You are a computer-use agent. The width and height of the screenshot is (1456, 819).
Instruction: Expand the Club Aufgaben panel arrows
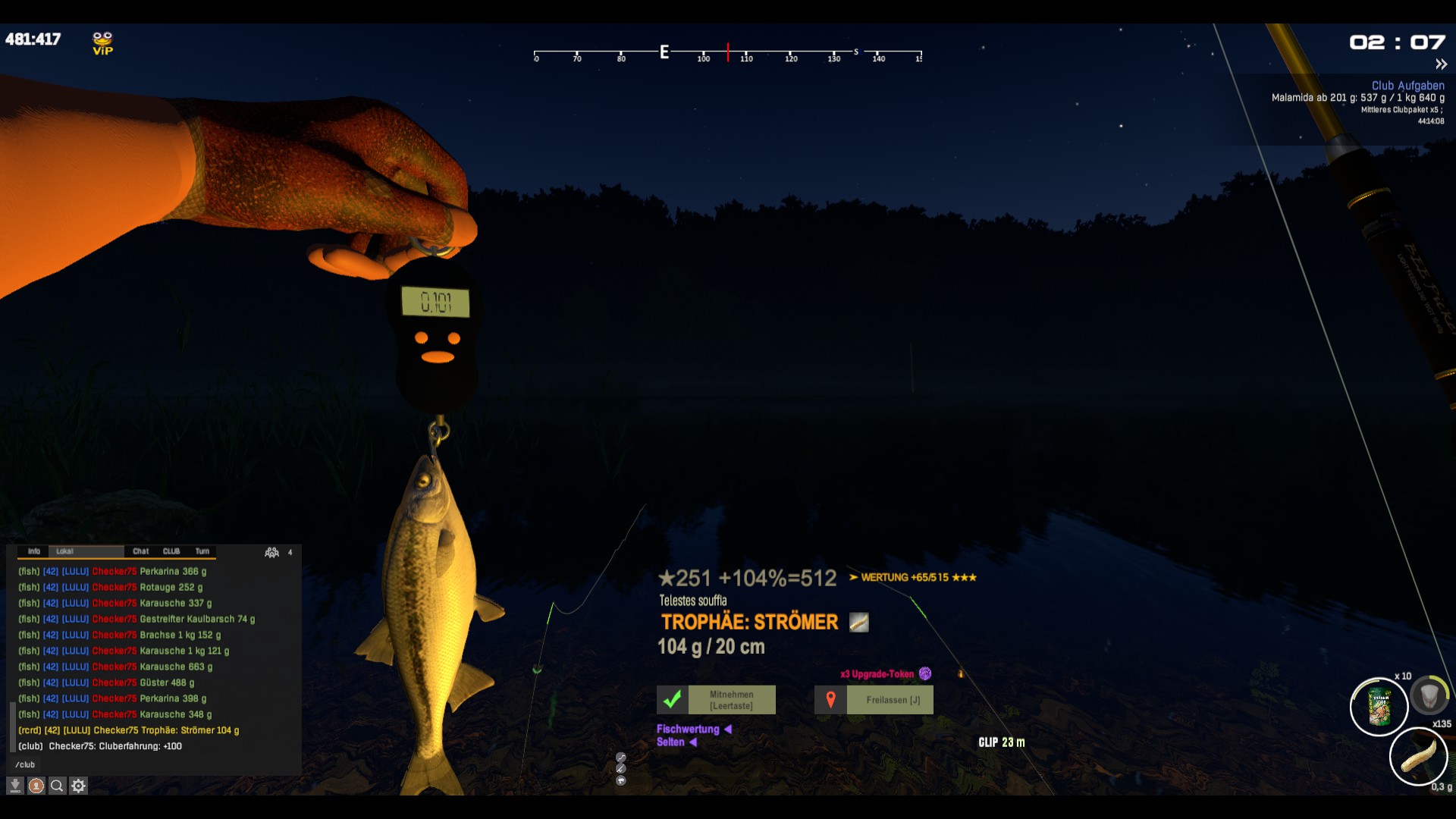[1441, 64]
